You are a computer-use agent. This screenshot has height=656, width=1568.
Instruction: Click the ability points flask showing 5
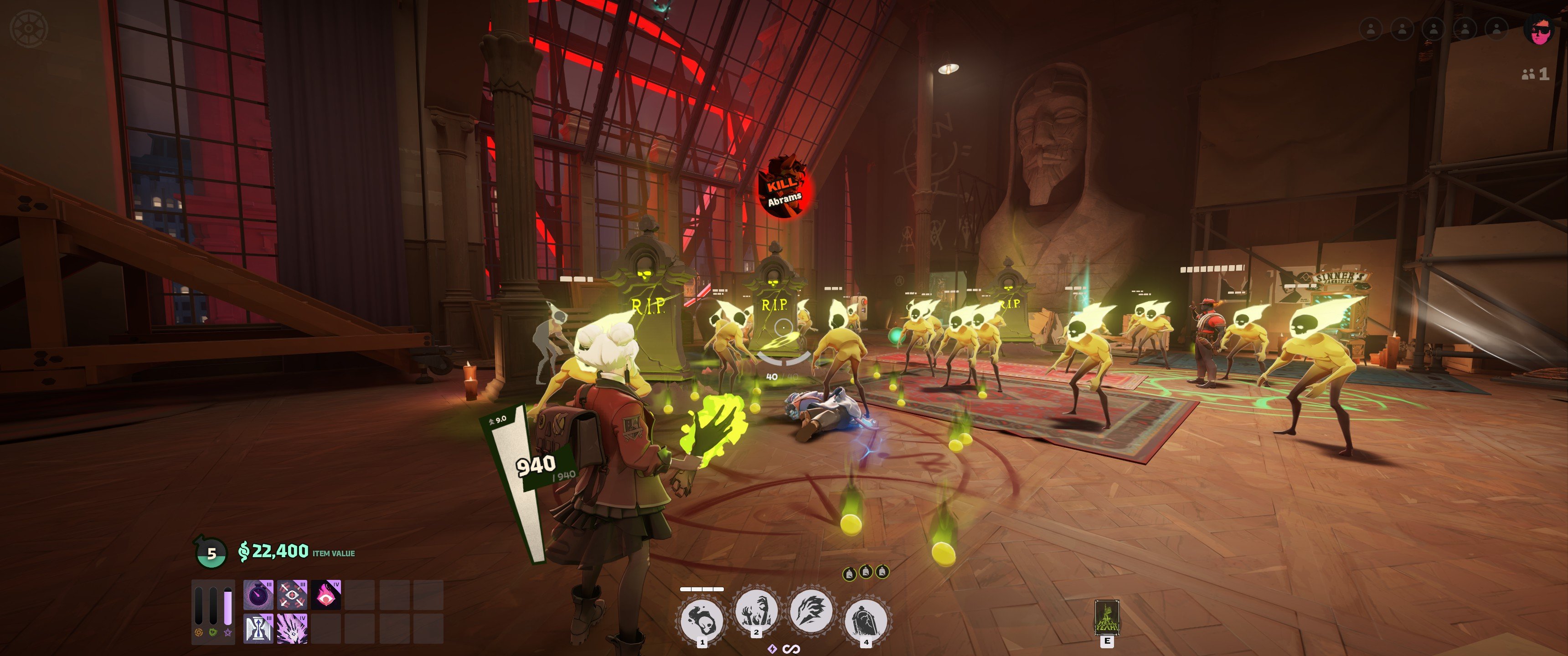[211, 553]
